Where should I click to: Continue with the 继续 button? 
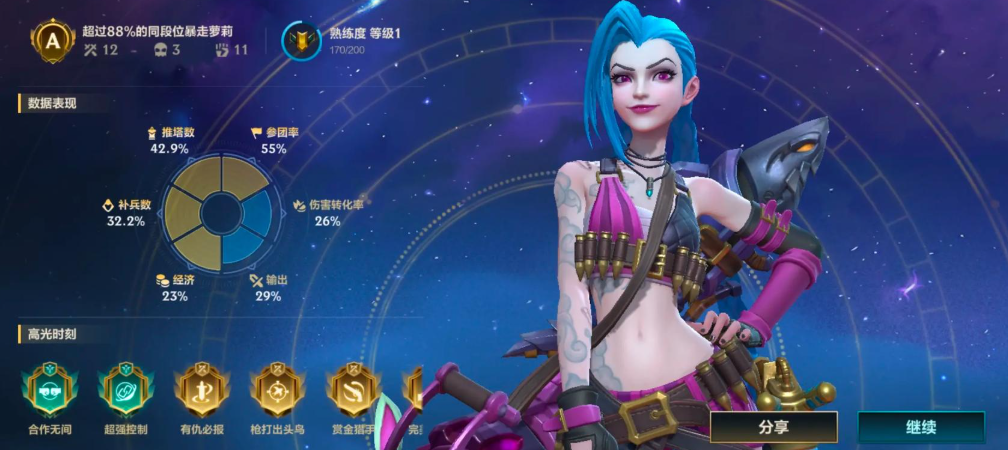(x=920, y=427)
